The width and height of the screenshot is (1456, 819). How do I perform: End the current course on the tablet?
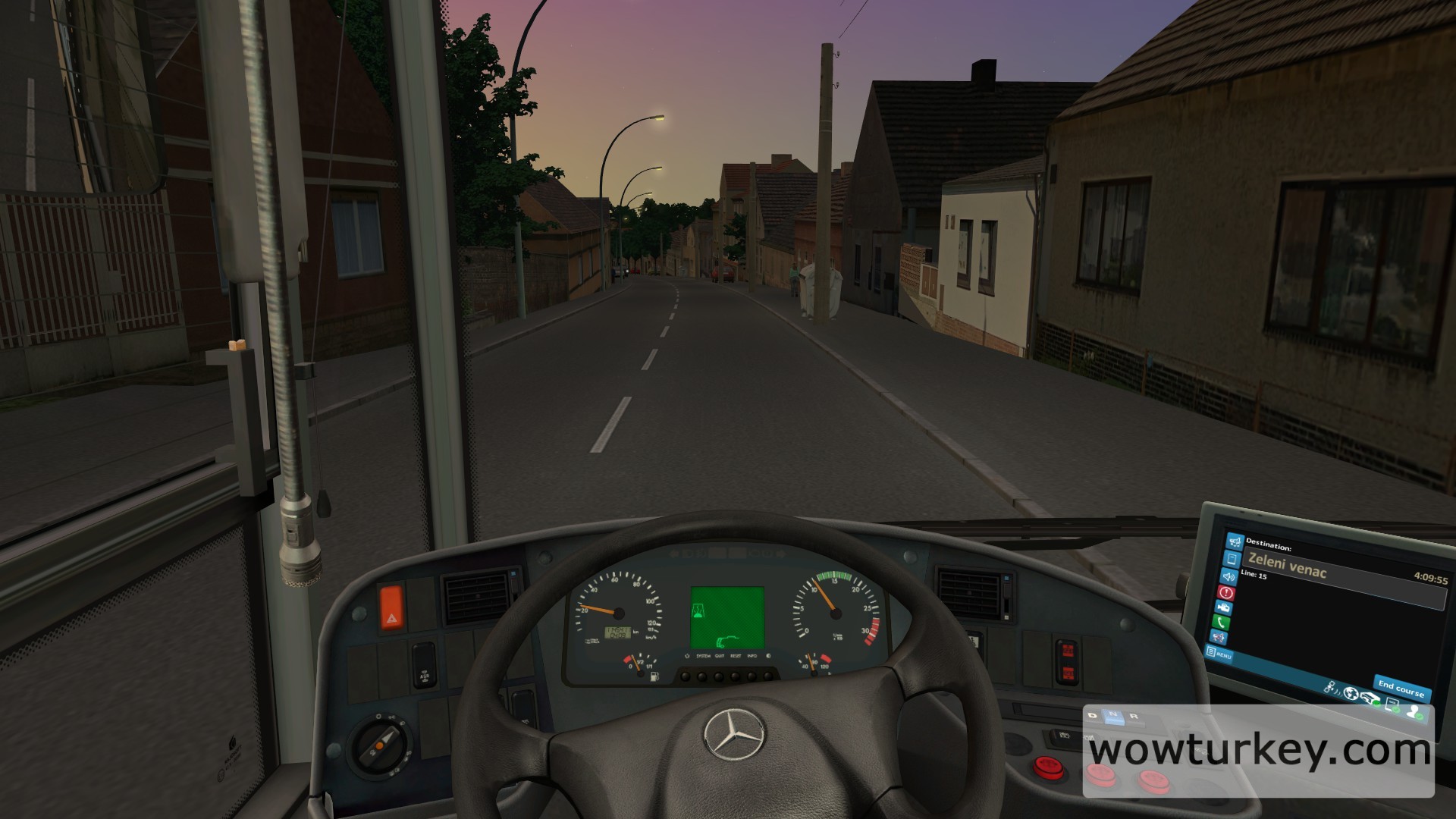pos(1401,689)
